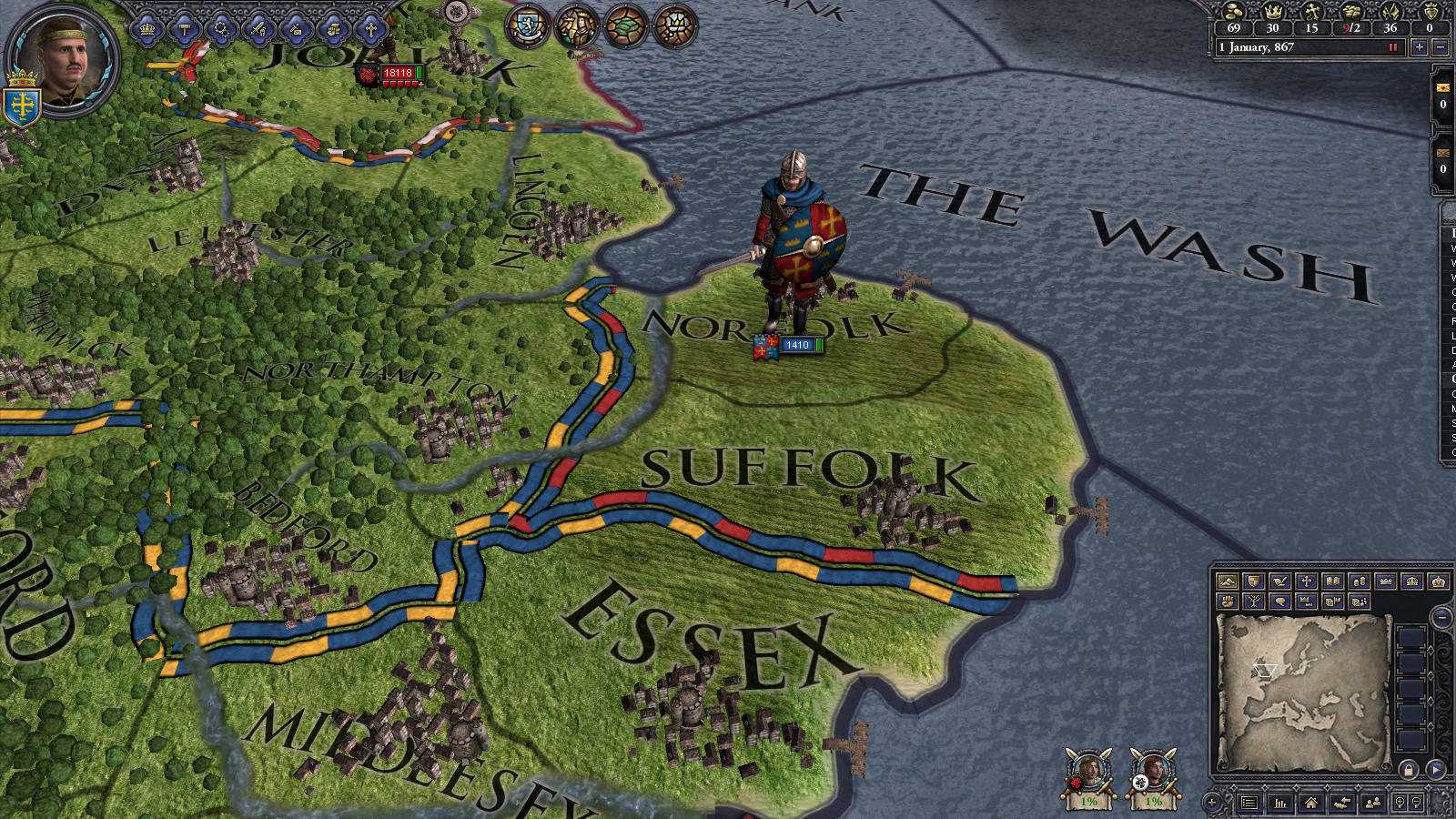This screenshot has width=1456, height=819.
Task: Pause the game with the pause button
Action: pyautogui.click(x=1391, y=48)
